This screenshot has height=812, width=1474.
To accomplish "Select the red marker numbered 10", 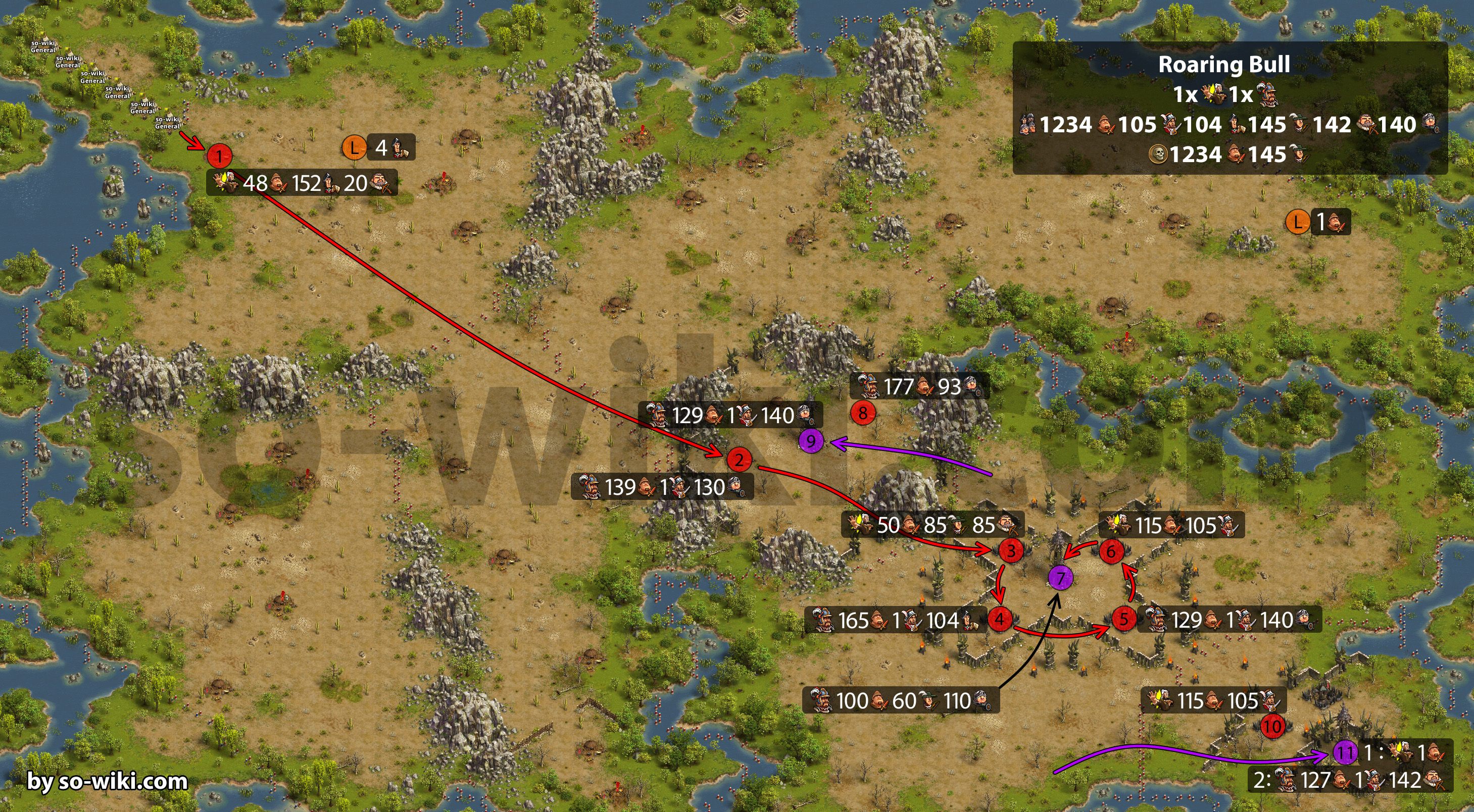I will (1272, 727).
